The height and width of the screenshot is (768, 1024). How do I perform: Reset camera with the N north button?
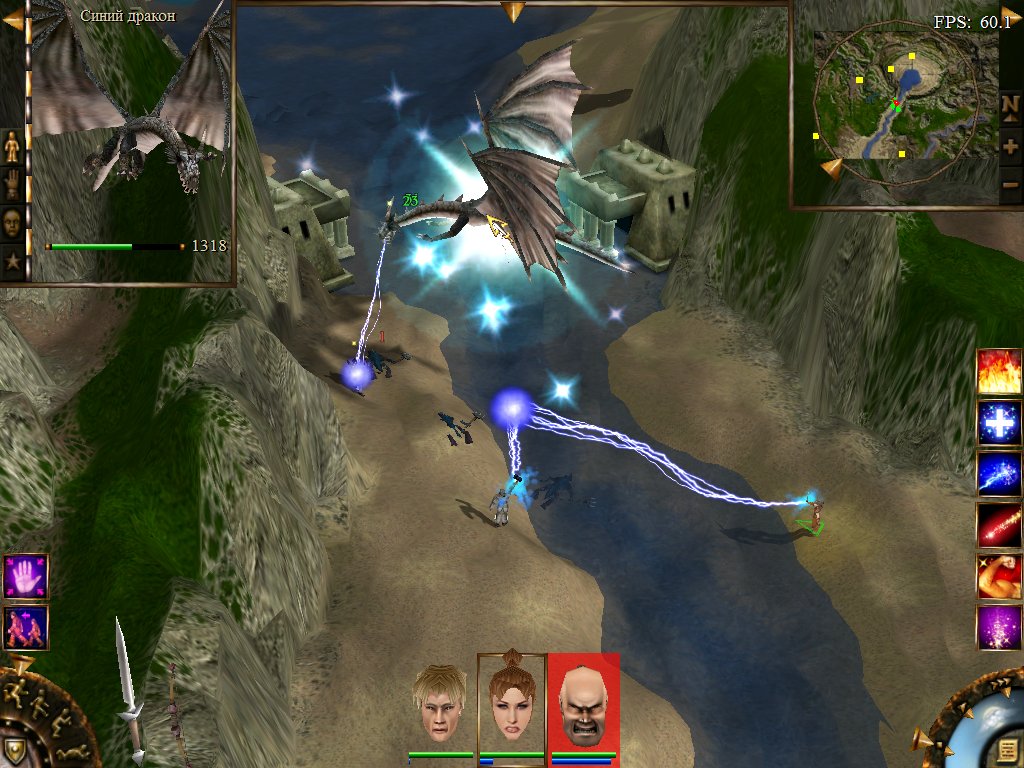(x=1010, y=105)
